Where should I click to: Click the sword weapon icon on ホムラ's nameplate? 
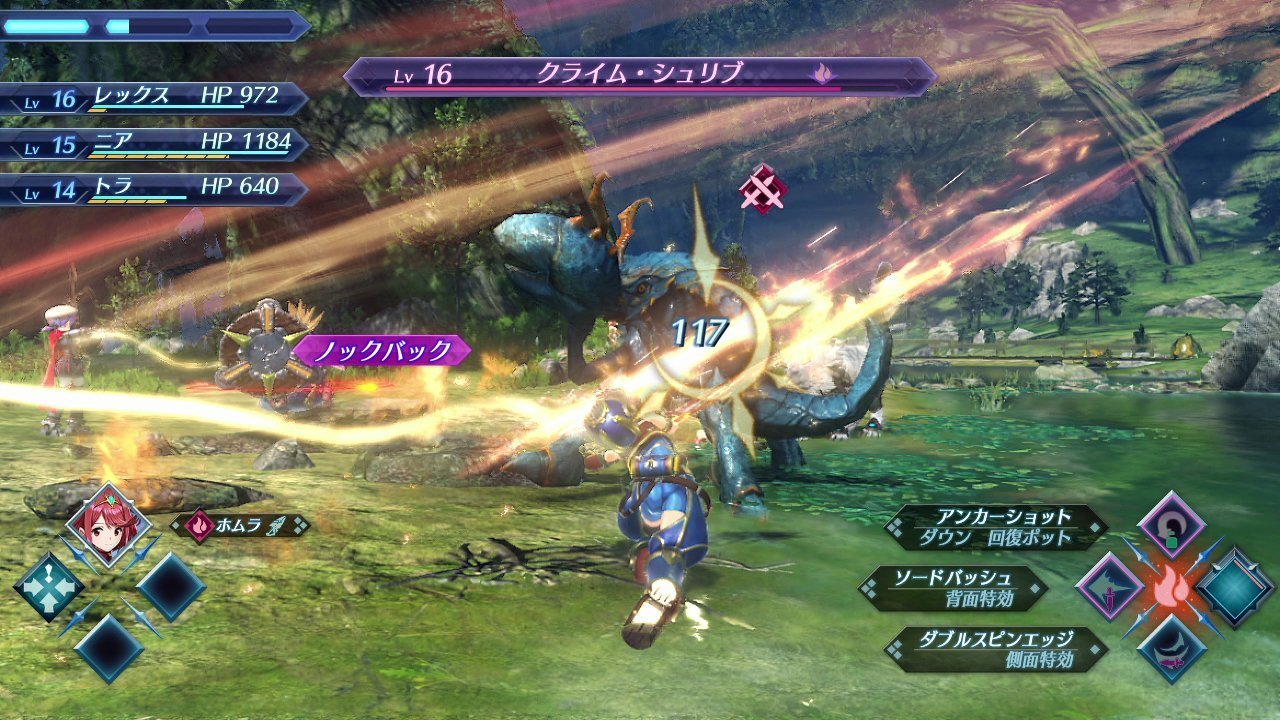(273, 527)
